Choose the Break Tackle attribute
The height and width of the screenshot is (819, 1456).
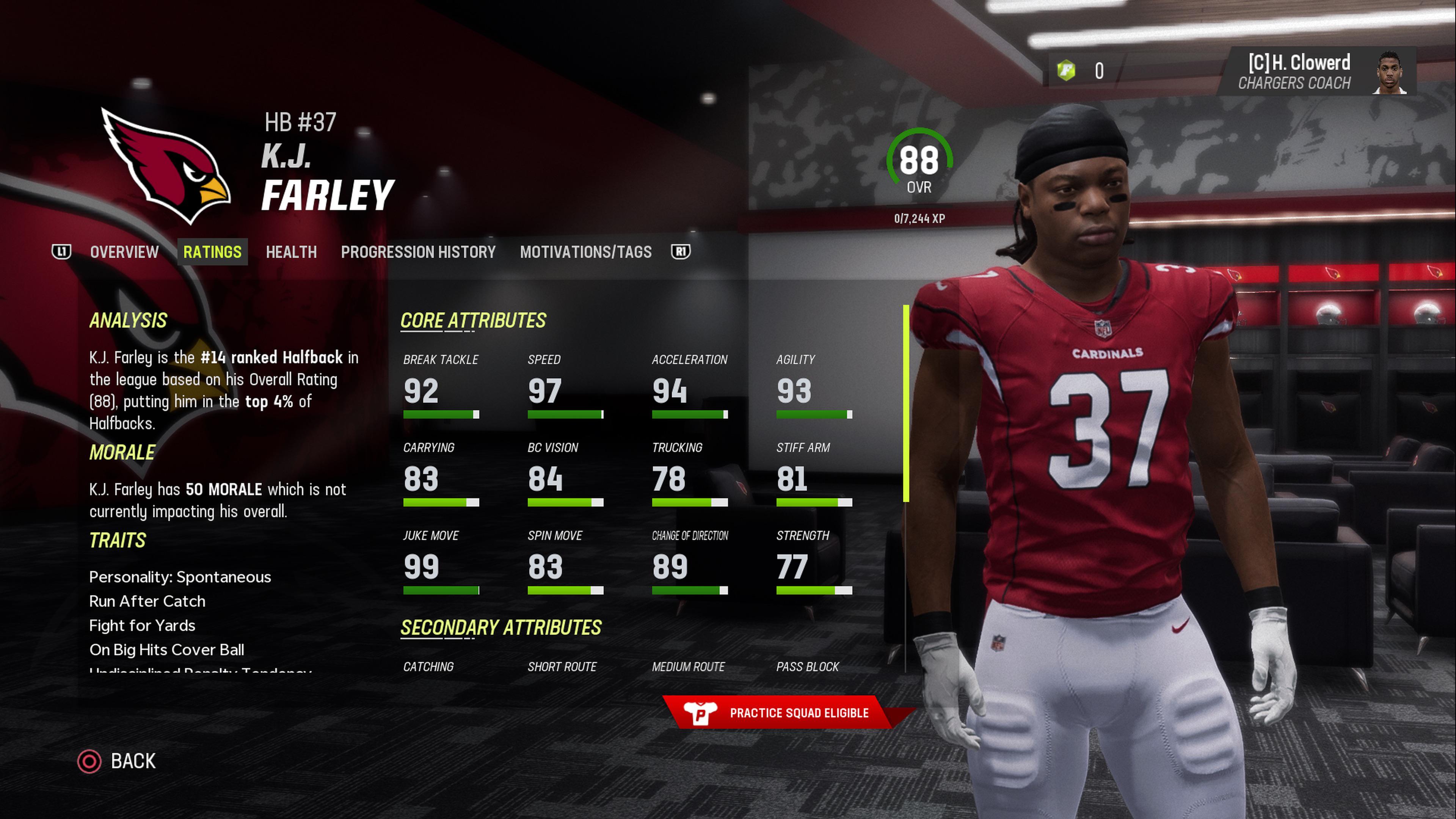click(x=441, y=387)
